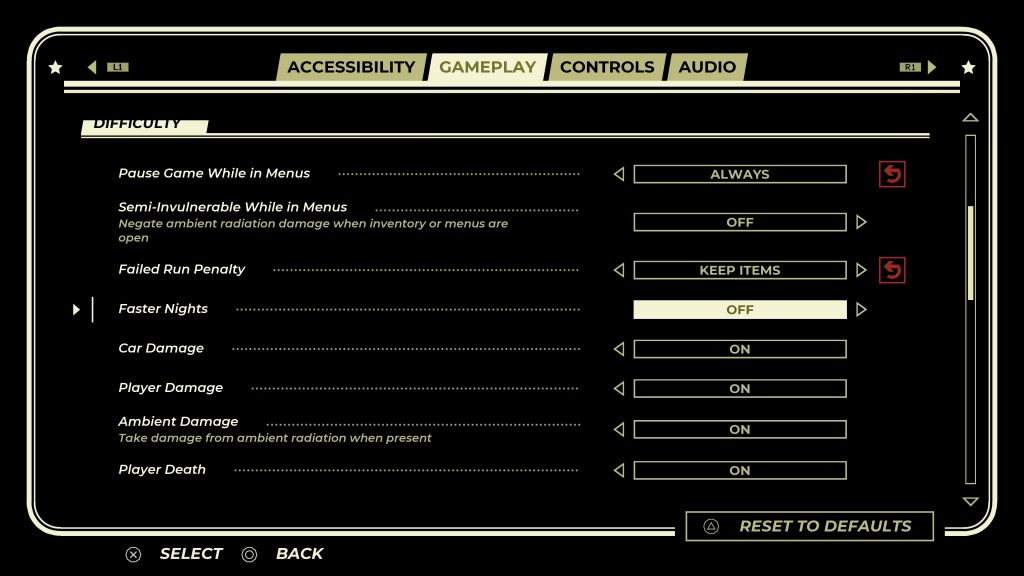Click the left arrow next to Player Damage
1024x576 pixels.
click(618, 388)
